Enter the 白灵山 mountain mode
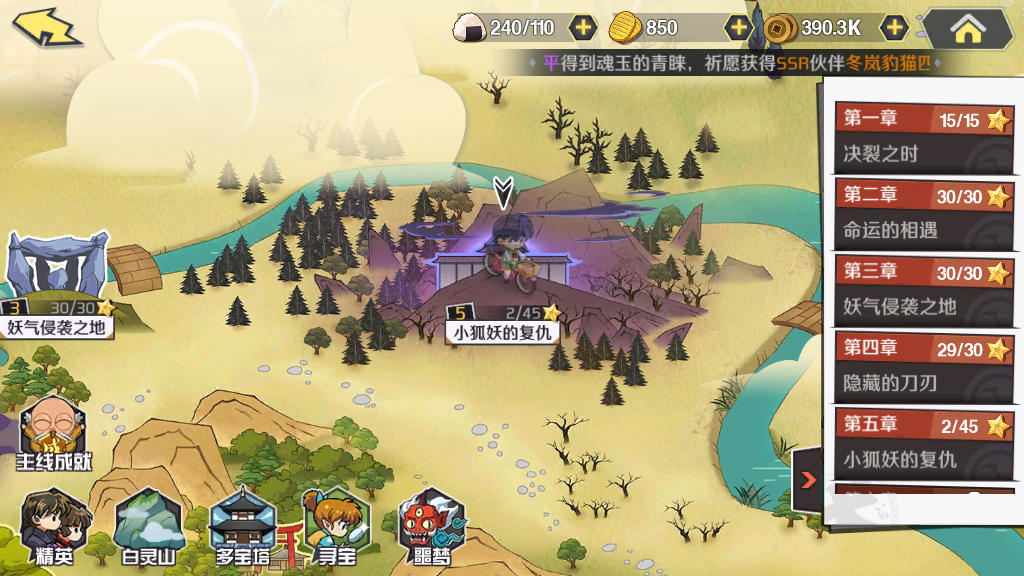This screenshot has height=576, width=1024. [148, 527]
